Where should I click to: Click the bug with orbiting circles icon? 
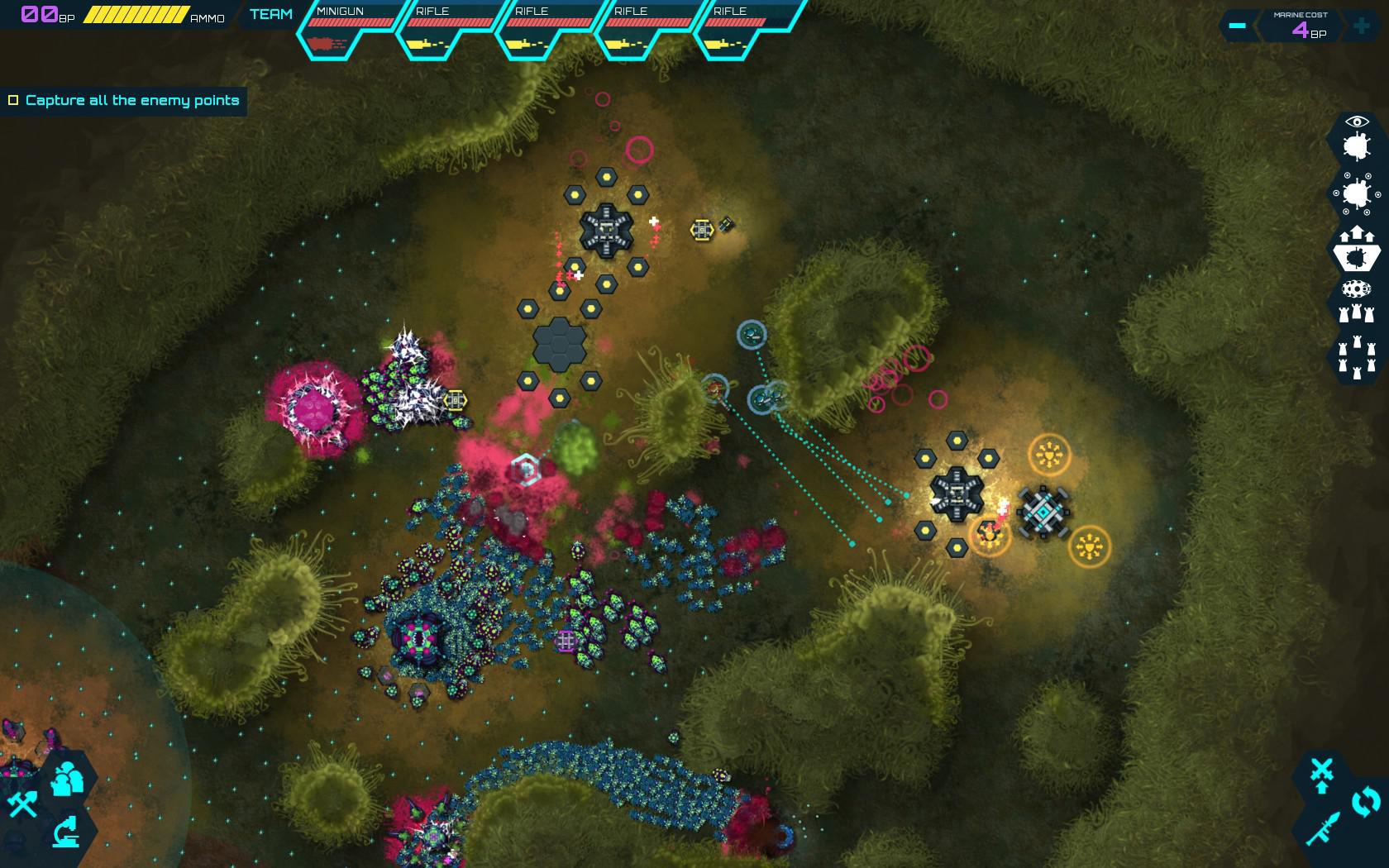[1356, 194]
